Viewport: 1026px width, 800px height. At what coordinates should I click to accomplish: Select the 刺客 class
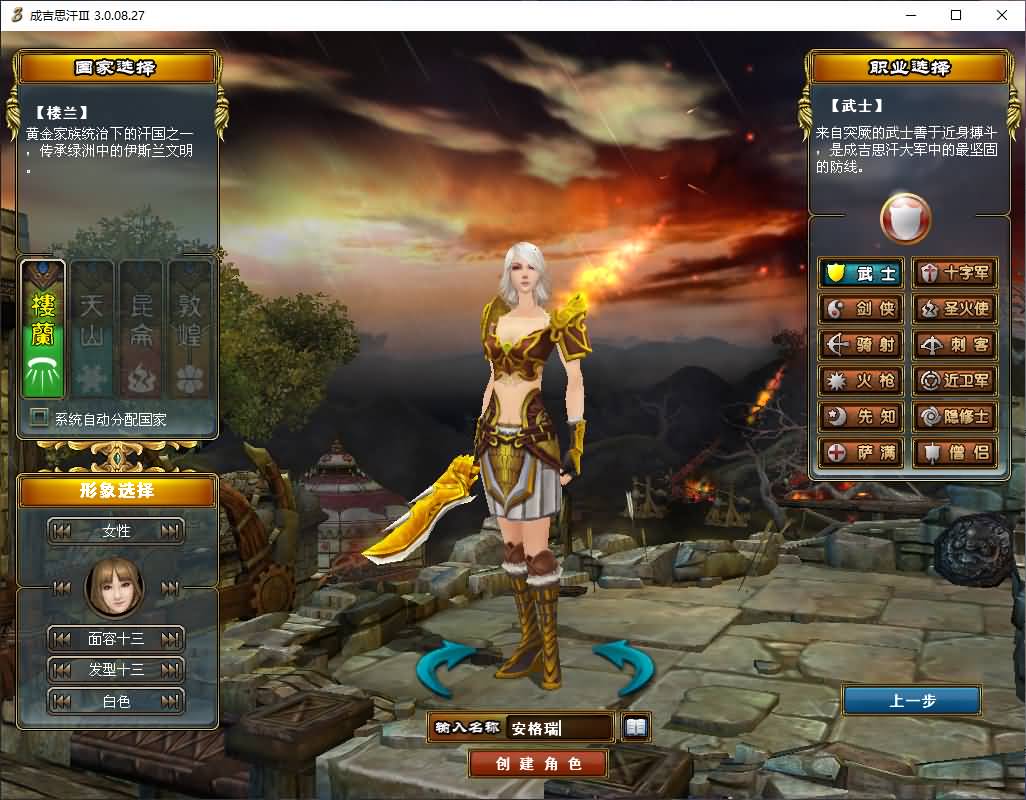(956, 345)
